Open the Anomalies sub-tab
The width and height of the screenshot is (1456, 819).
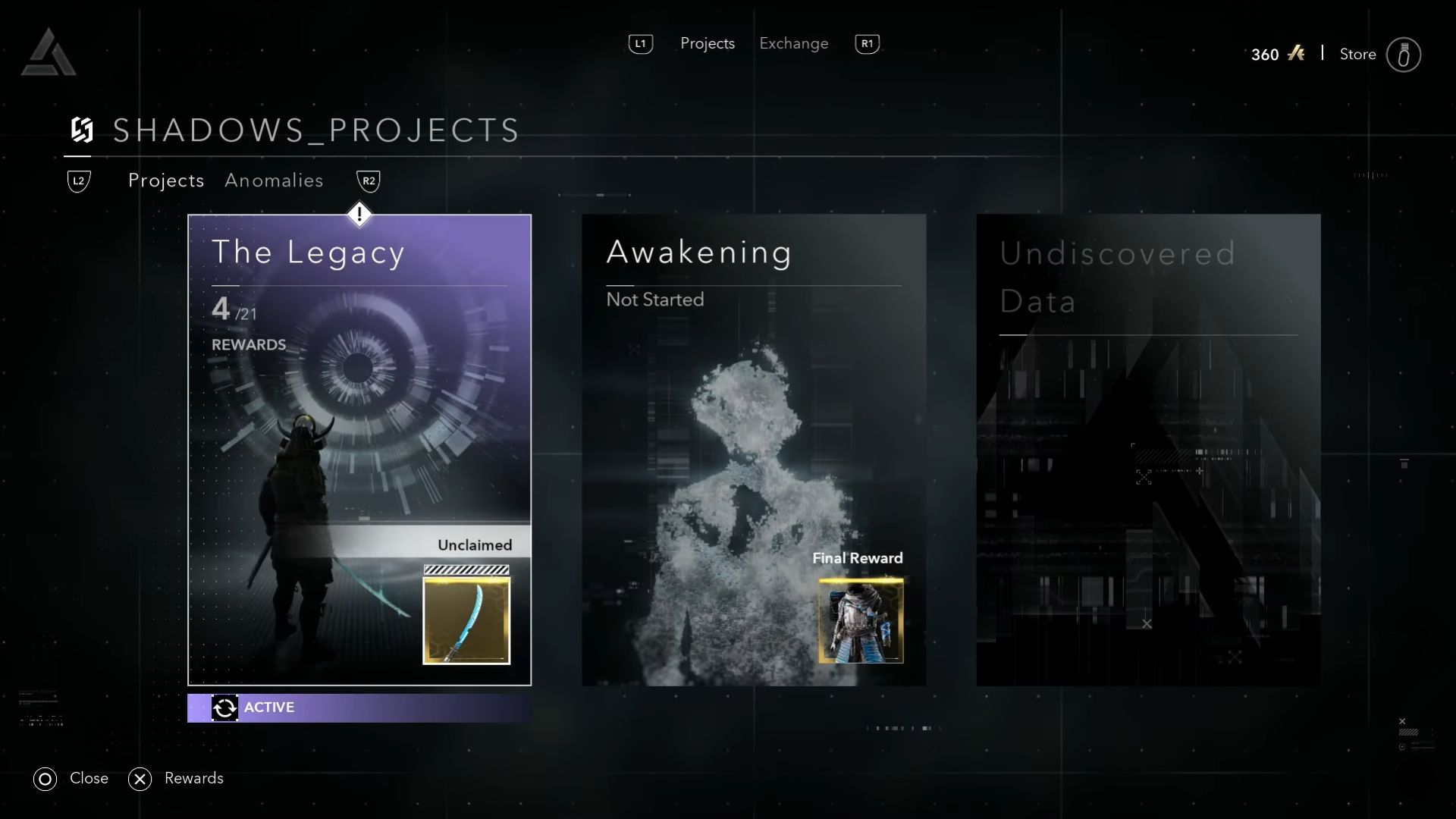click(x=274, y=180)
